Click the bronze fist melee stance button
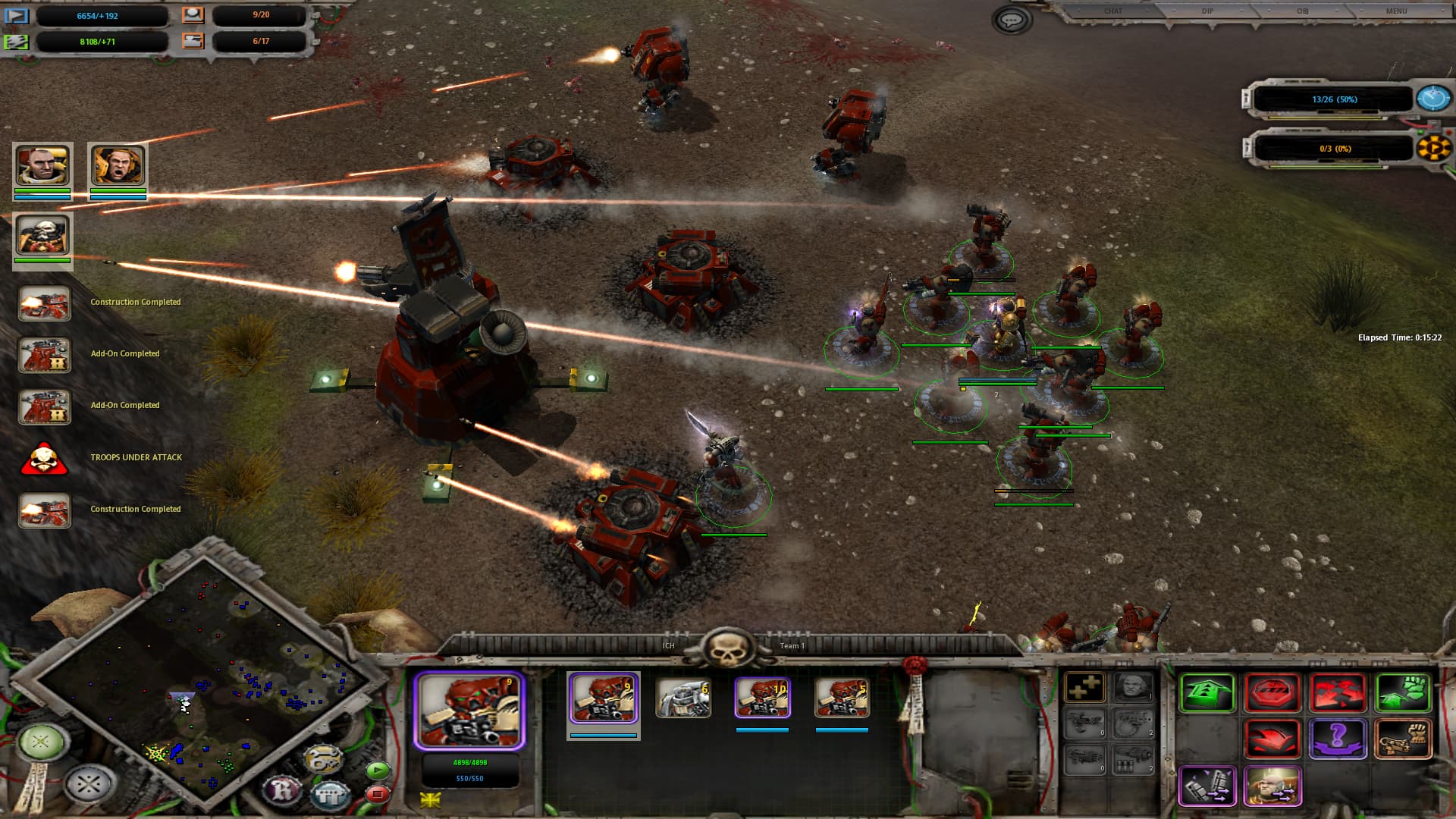 [x=1403, y=738]
